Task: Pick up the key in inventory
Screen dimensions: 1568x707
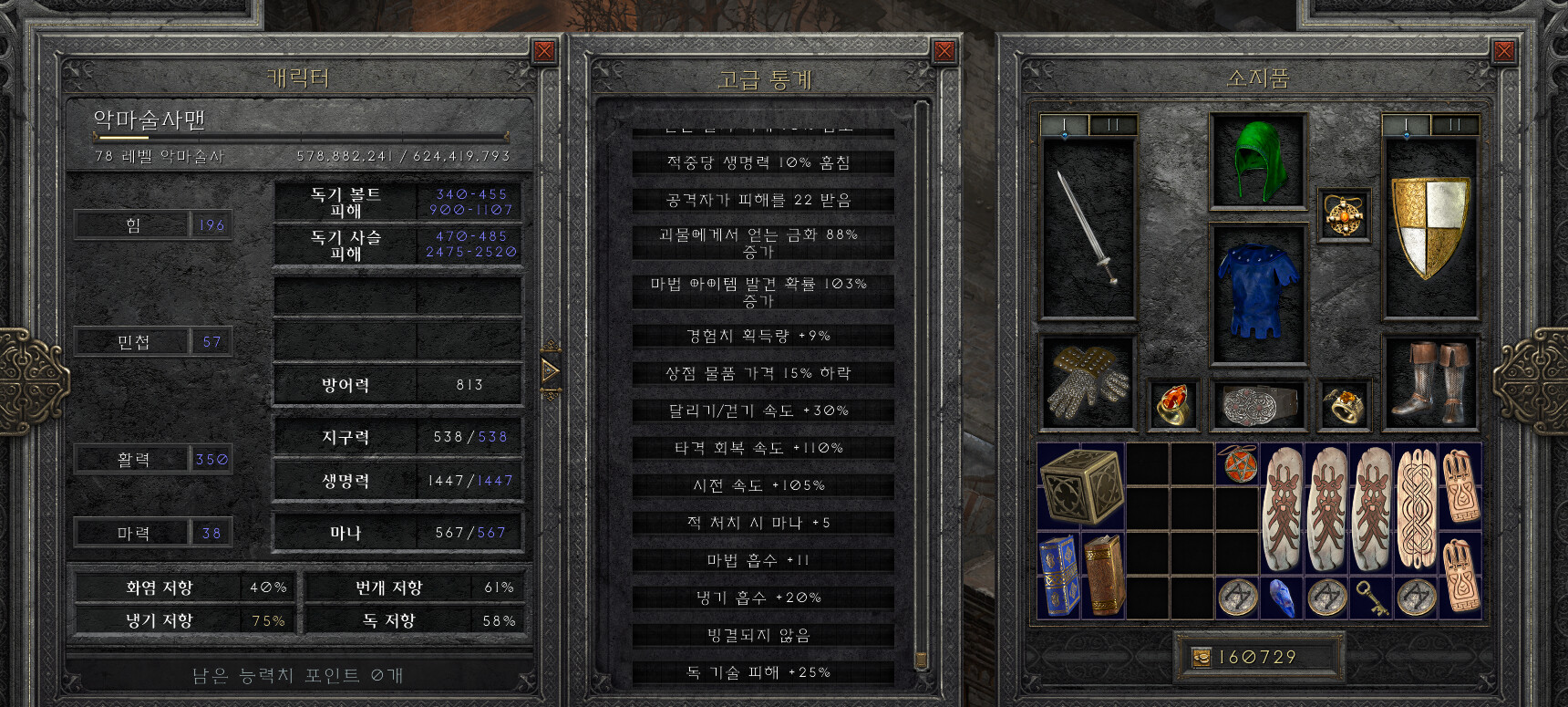Action: [x=1370, y=598]
